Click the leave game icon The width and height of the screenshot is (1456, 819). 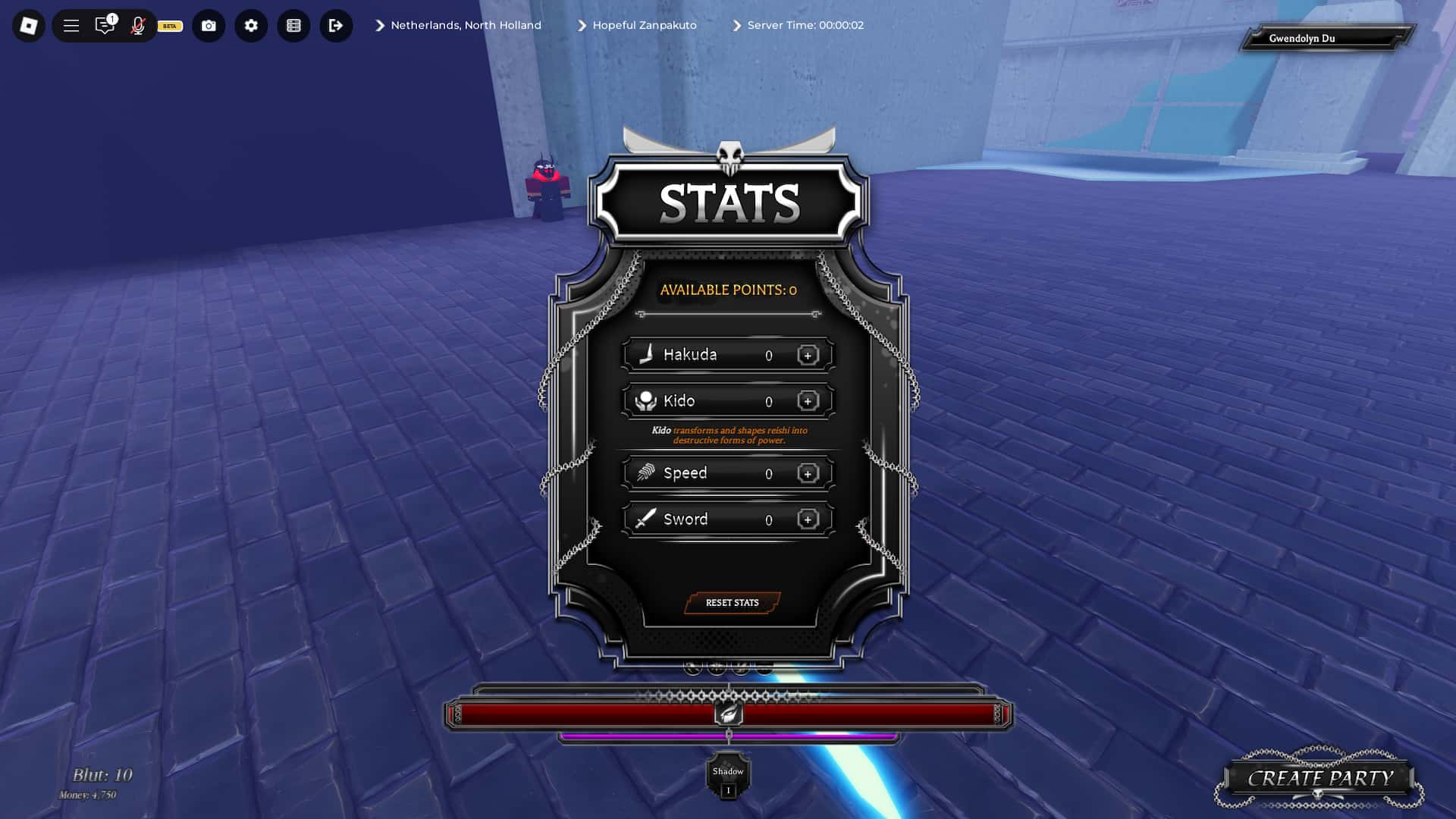coord(336,25)
